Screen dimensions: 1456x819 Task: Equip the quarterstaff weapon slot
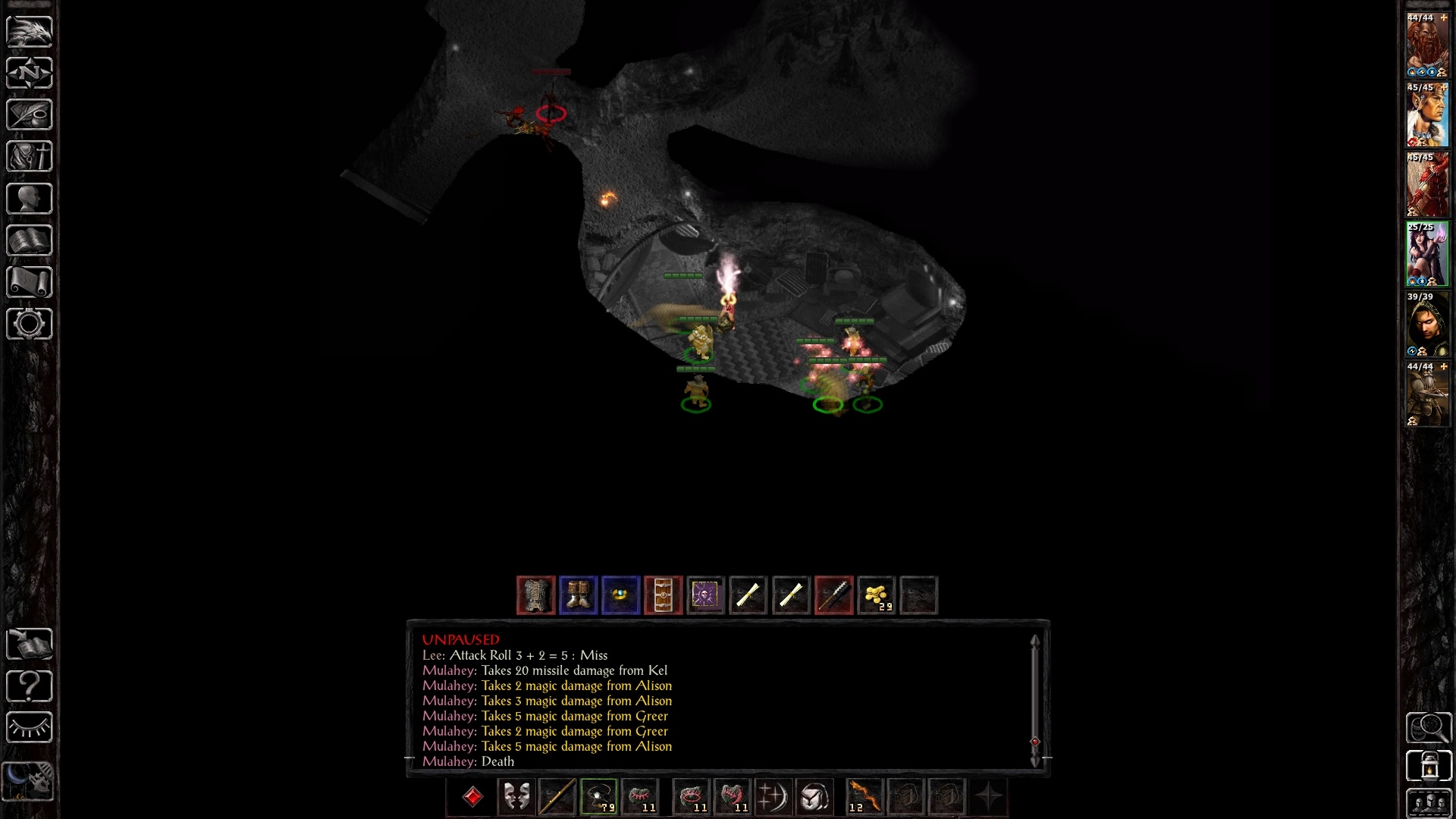(x=557, y=797)
